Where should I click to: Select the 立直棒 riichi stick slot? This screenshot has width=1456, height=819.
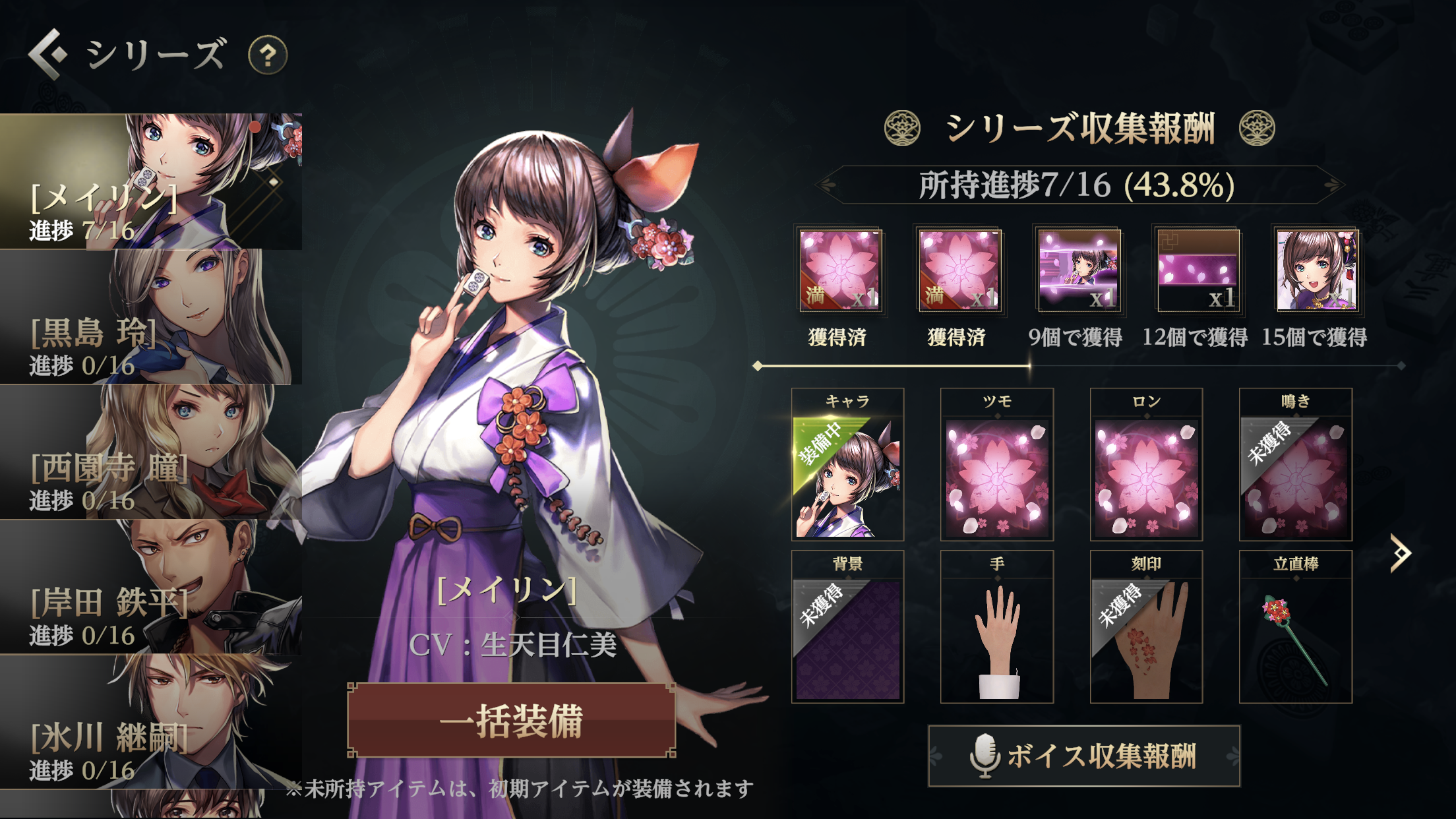[x=1295, y=627]
